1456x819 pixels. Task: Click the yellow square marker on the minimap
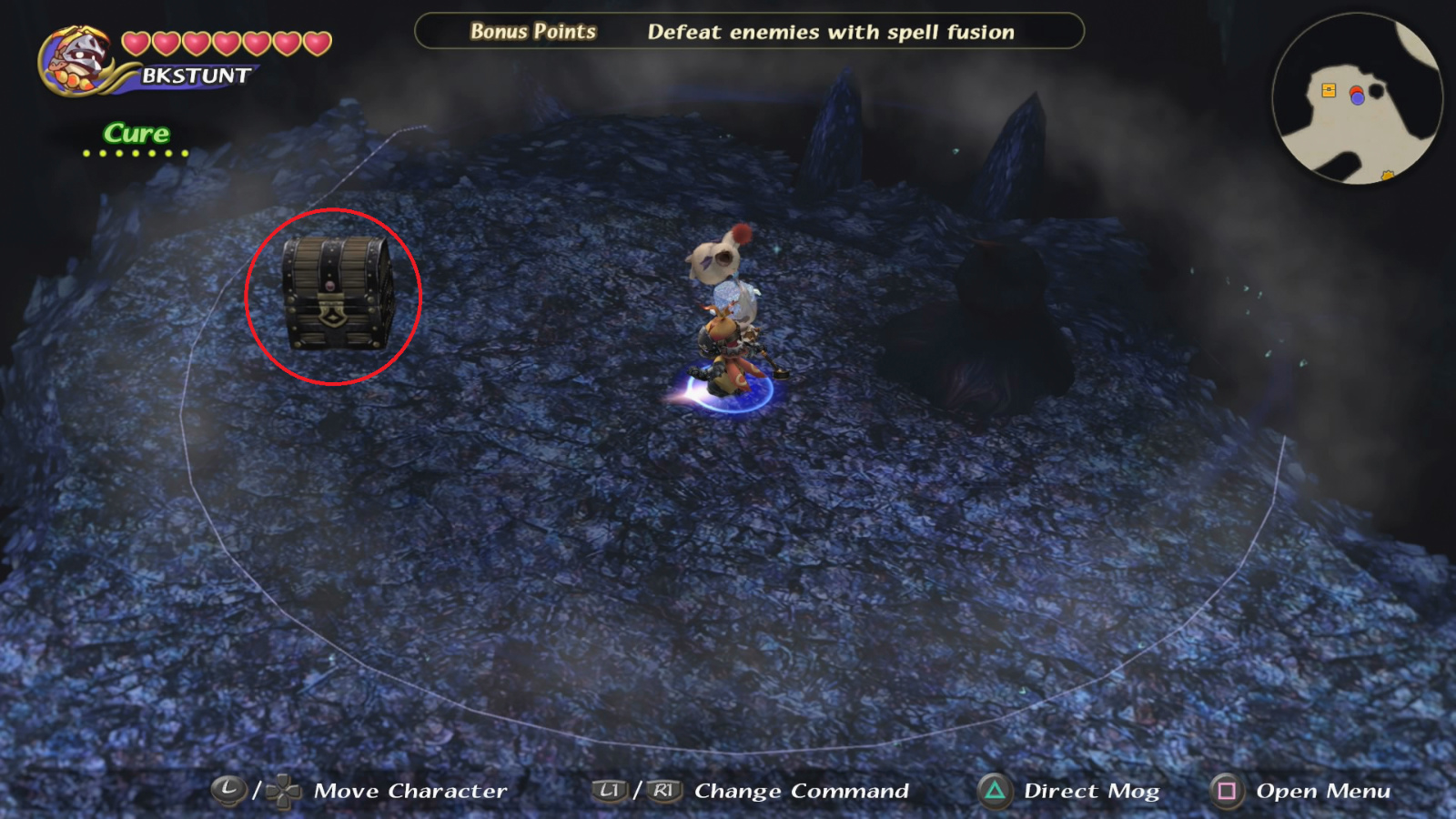[1329, 90]
